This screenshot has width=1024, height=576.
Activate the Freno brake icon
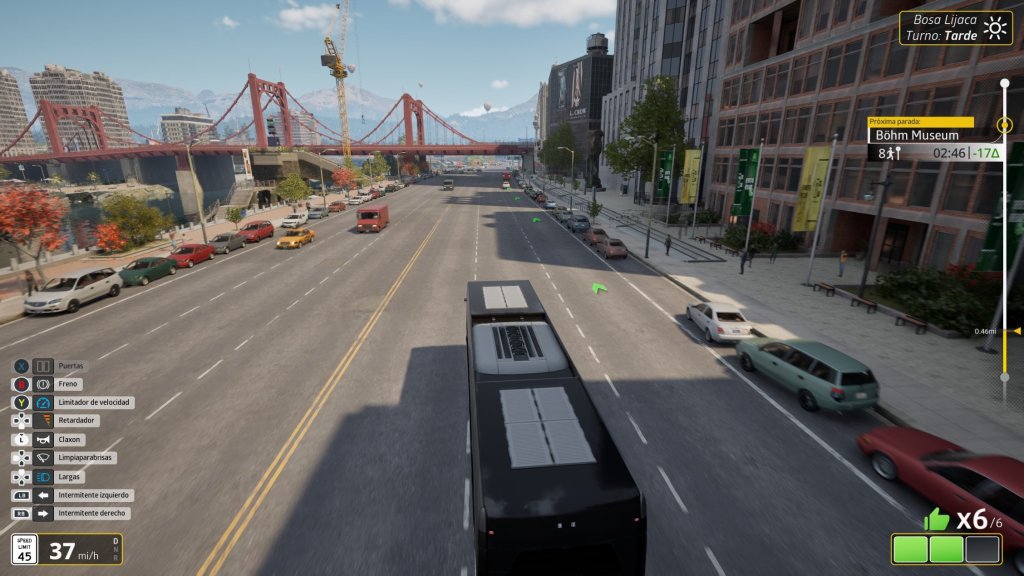pyautogui.click(x=43, y=384)
